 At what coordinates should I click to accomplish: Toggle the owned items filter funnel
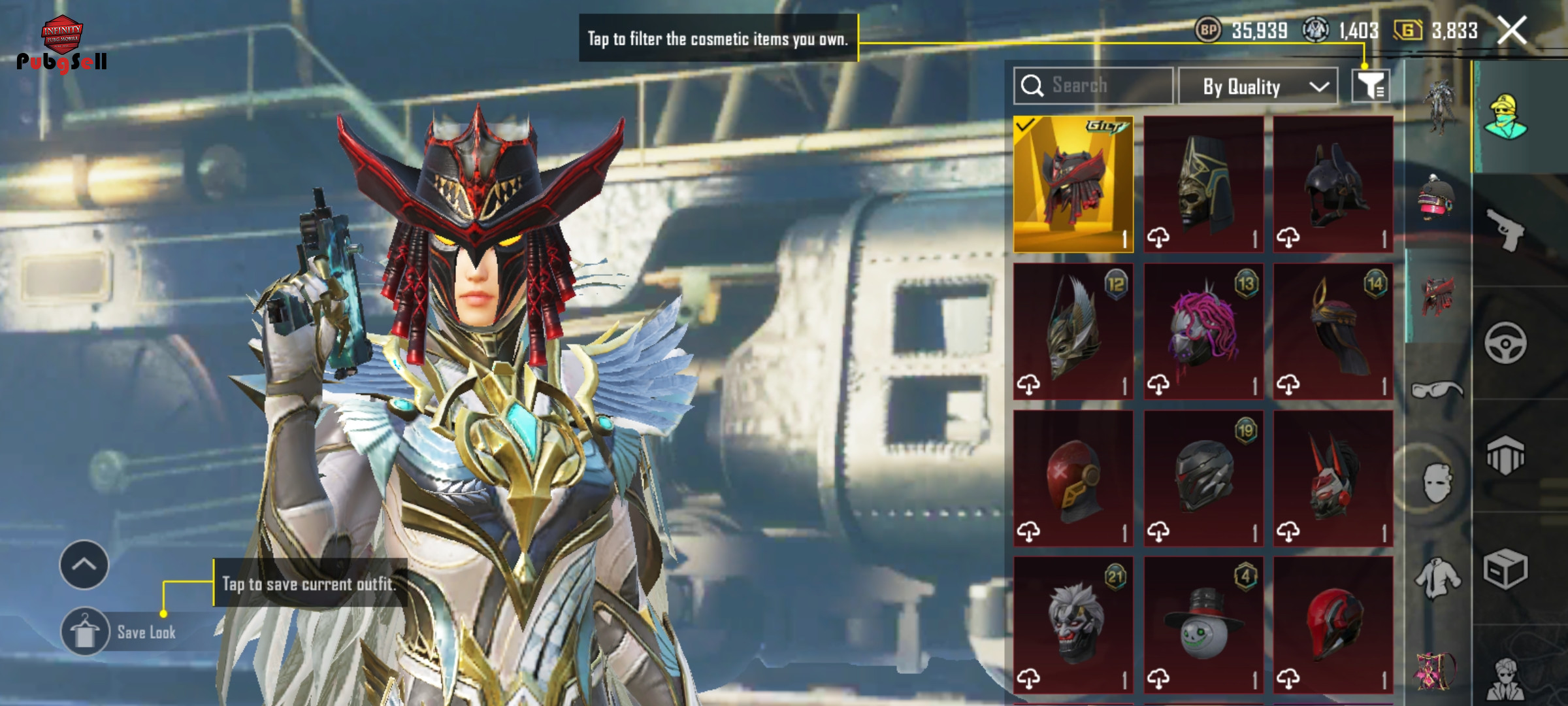coord(1371,86)
